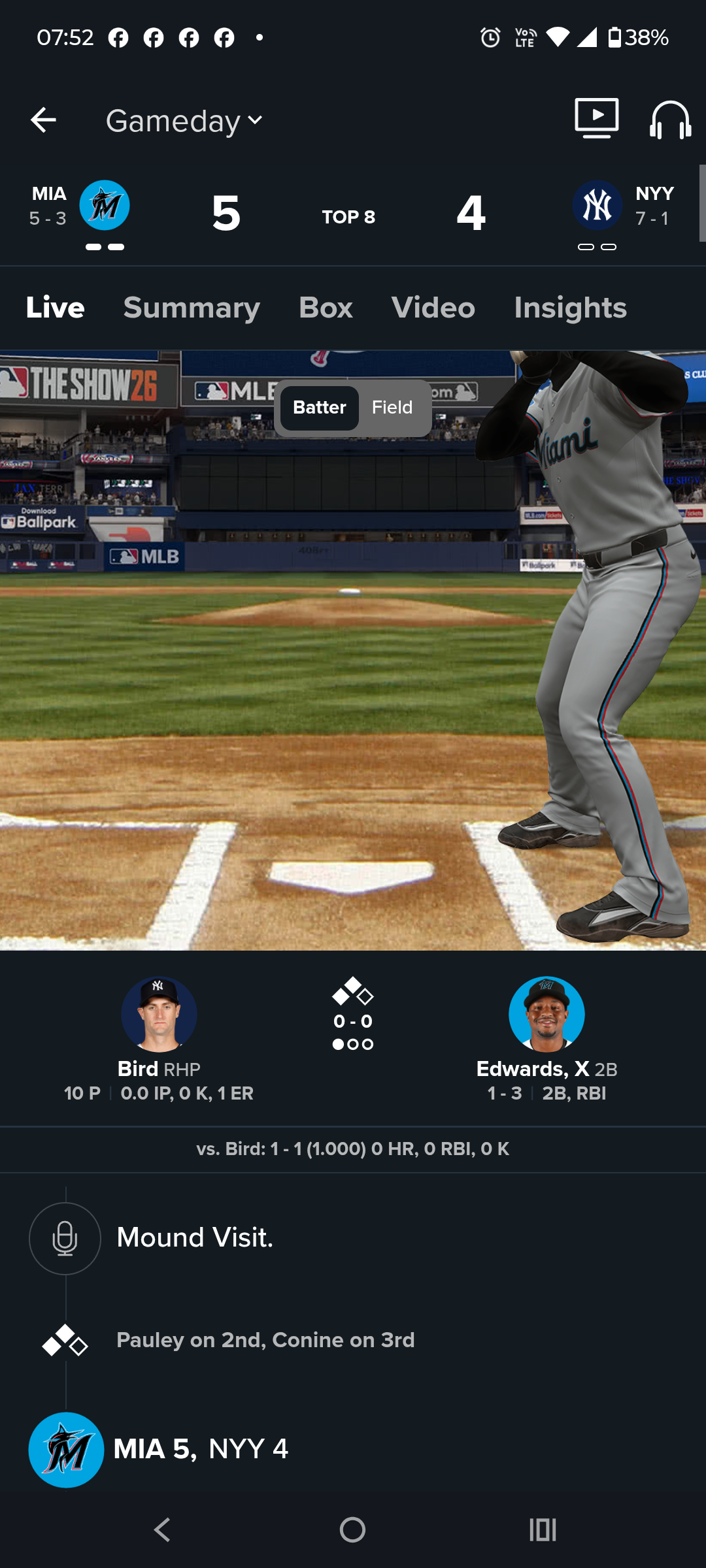Open the Gameday dropdown

coord(184,121)
